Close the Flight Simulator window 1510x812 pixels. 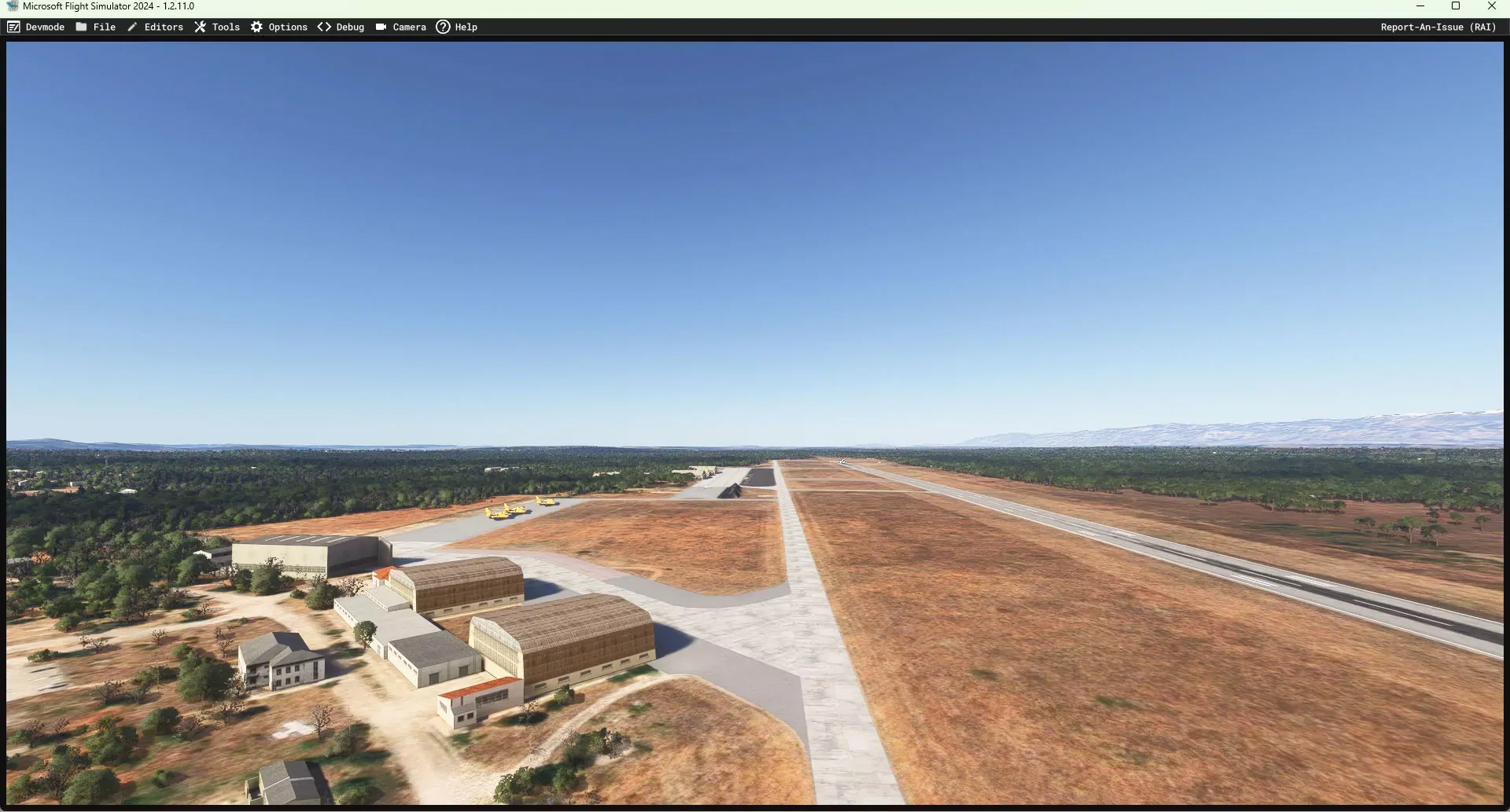click(1491, 6)
